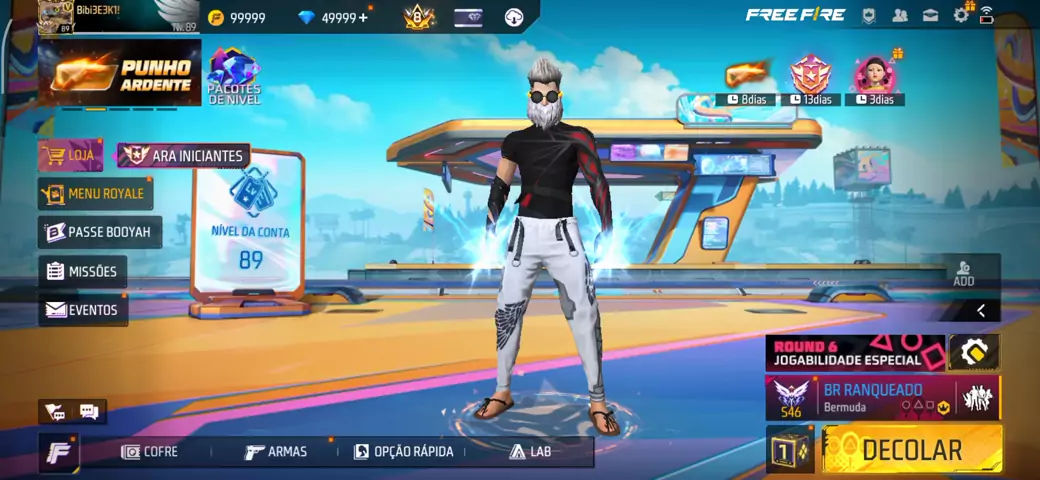Image resolution: width=1040 pixels, height=480 pixels.
Task: Add diamonds with the plus button
Action: pyautogui.click(x=362, y=17)
